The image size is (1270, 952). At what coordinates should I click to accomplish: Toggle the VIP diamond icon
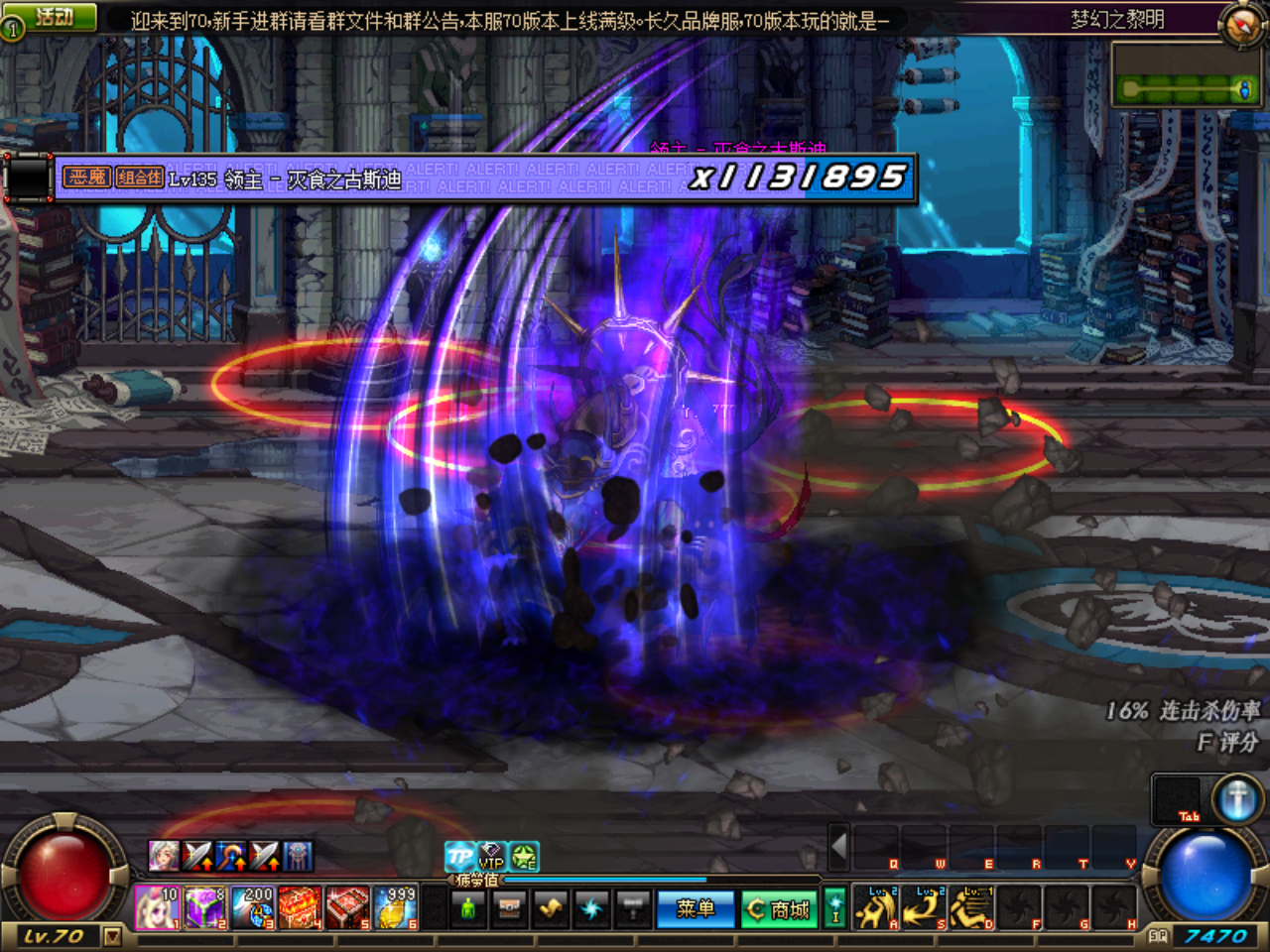point(491,855)
